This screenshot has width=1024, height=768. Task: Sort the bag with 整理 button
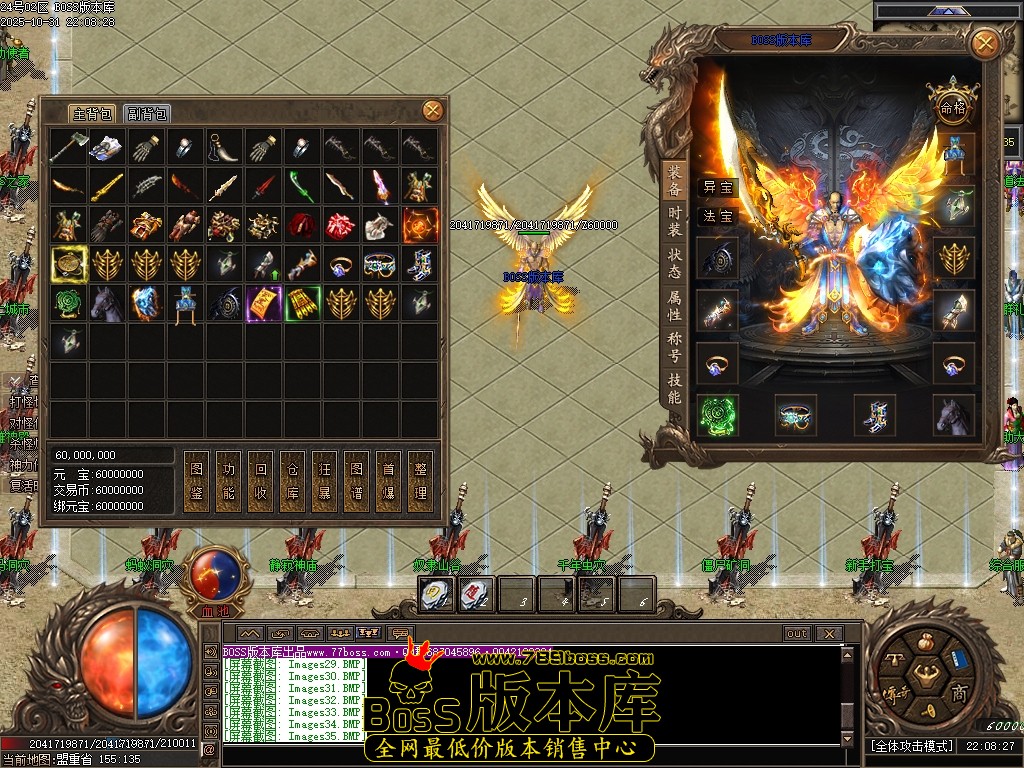point(421,481)
